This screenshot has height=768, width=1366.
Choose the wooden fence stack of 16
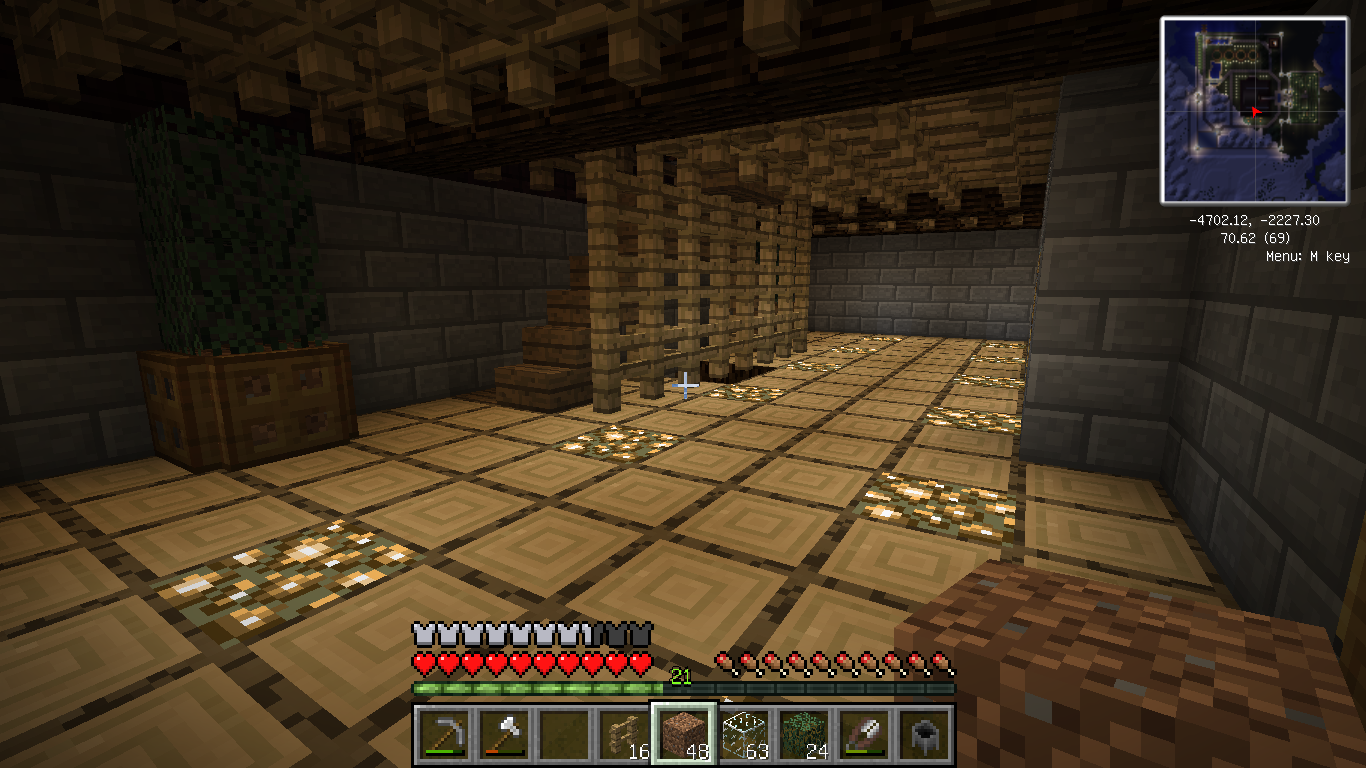click(x=624, y=735)
